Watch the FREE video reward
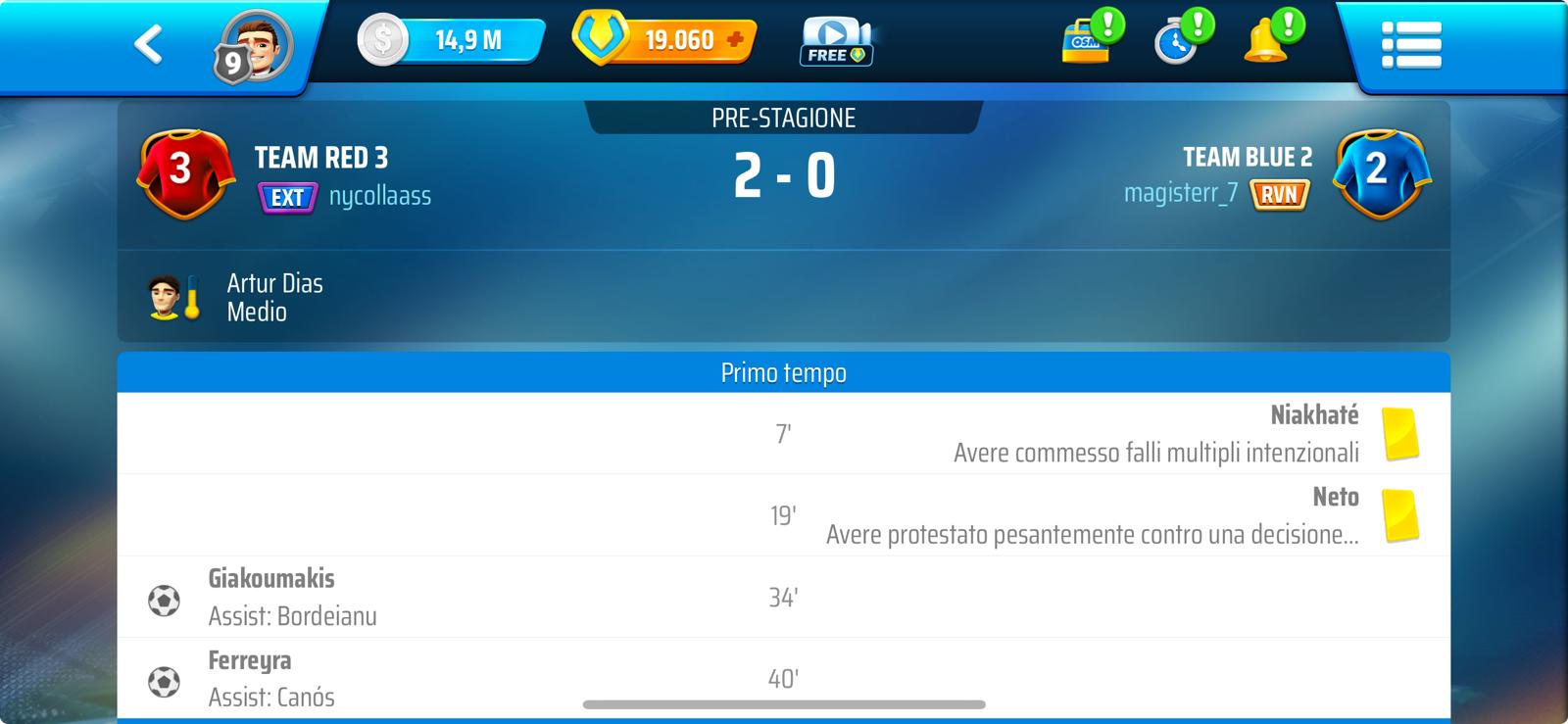 click(x=836, y=42)
